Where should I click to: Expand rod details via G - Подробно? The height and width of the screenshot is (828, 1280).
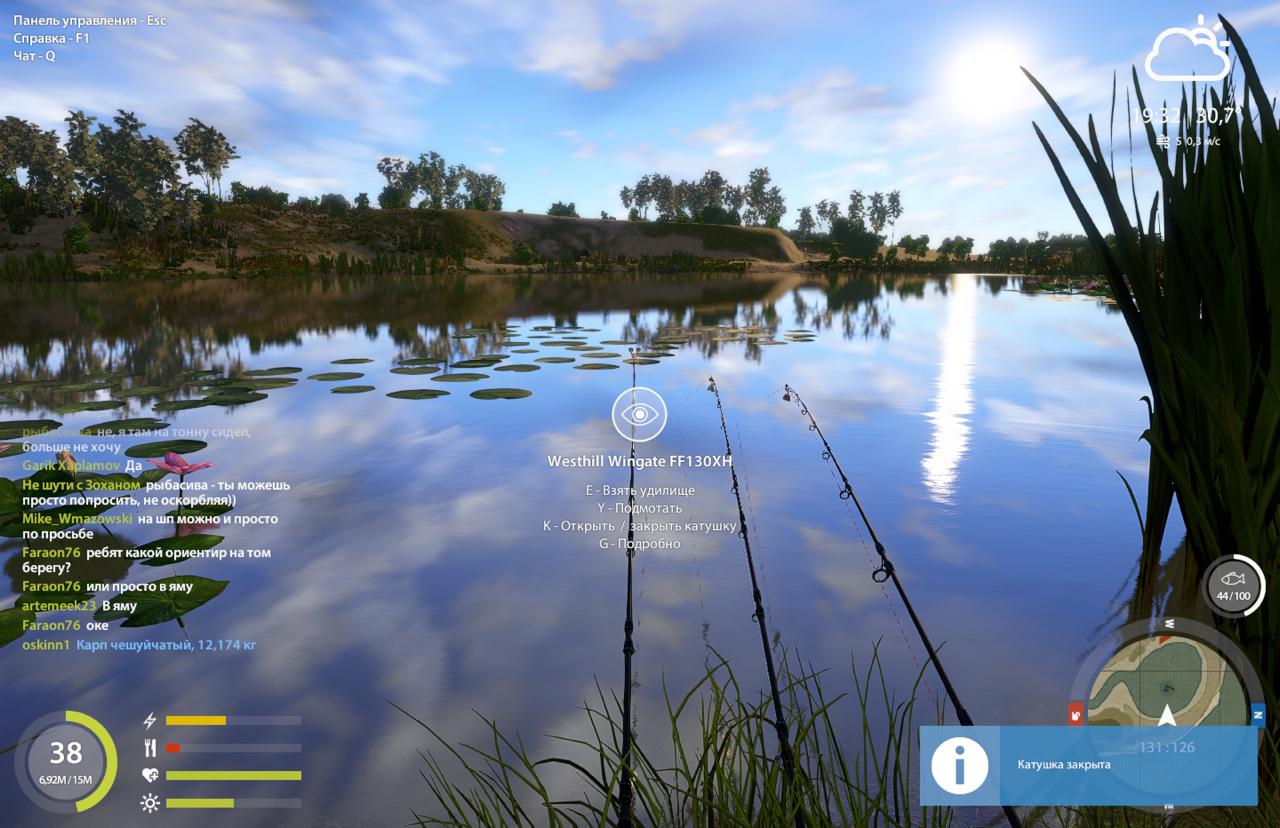[x=640, y=543]
